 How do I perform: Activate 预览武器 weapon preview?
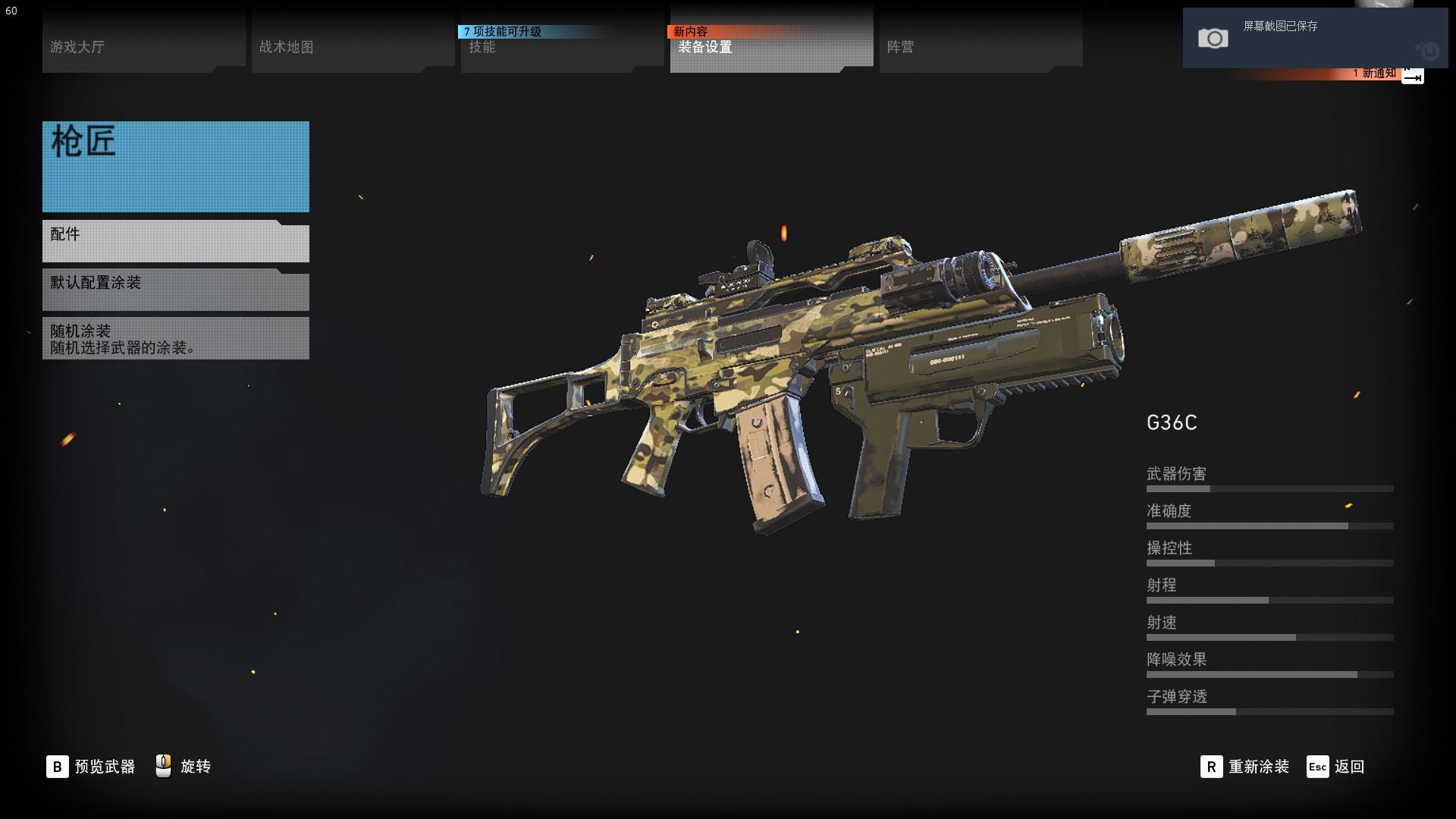point(91,767)
